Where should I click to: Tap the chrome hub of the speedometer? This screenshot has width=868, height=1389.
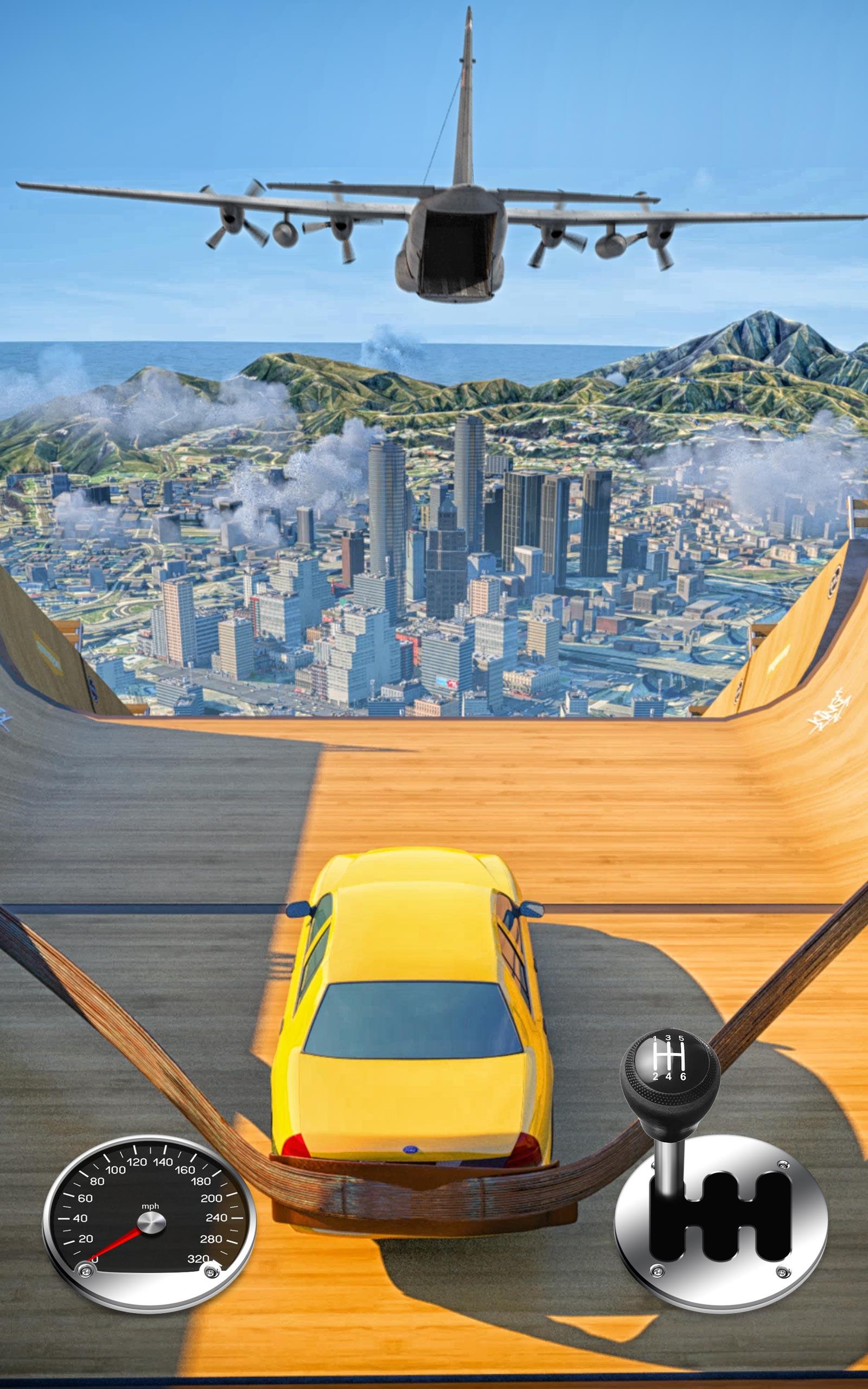(150, 1222)
